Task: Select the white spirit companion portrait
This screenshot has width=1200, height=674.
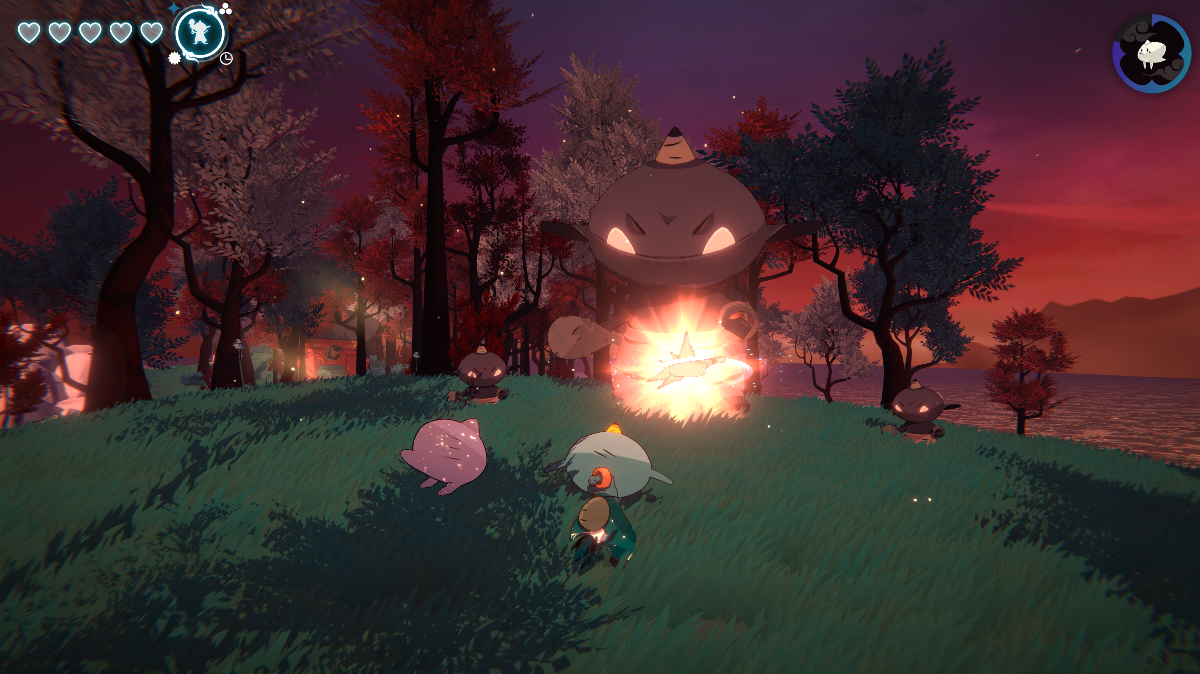Action: click(1151, 53)
